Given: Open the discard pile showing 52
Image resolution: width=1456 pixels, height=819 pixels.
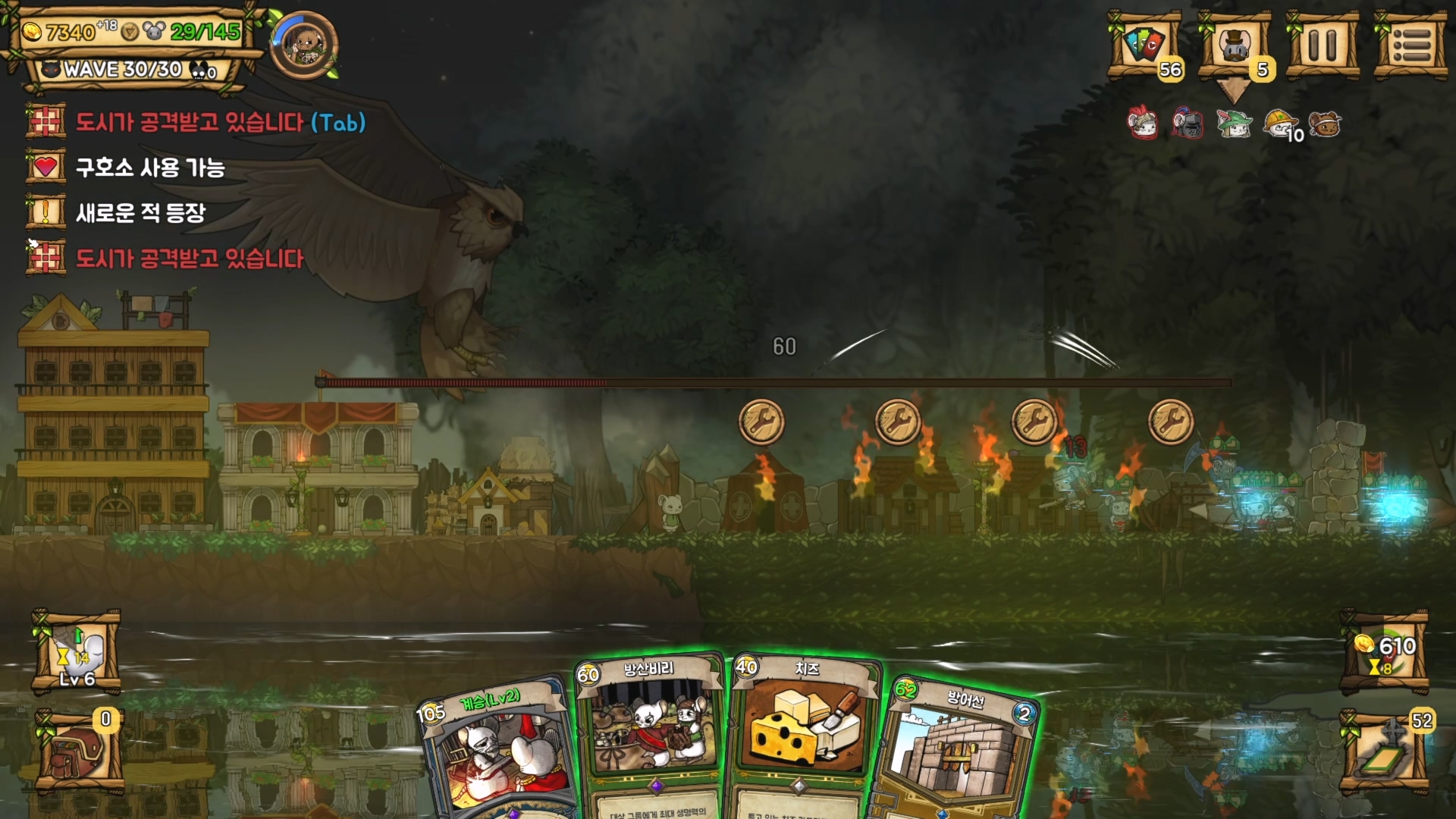Looking at the screenshot, I should 1385,751.
